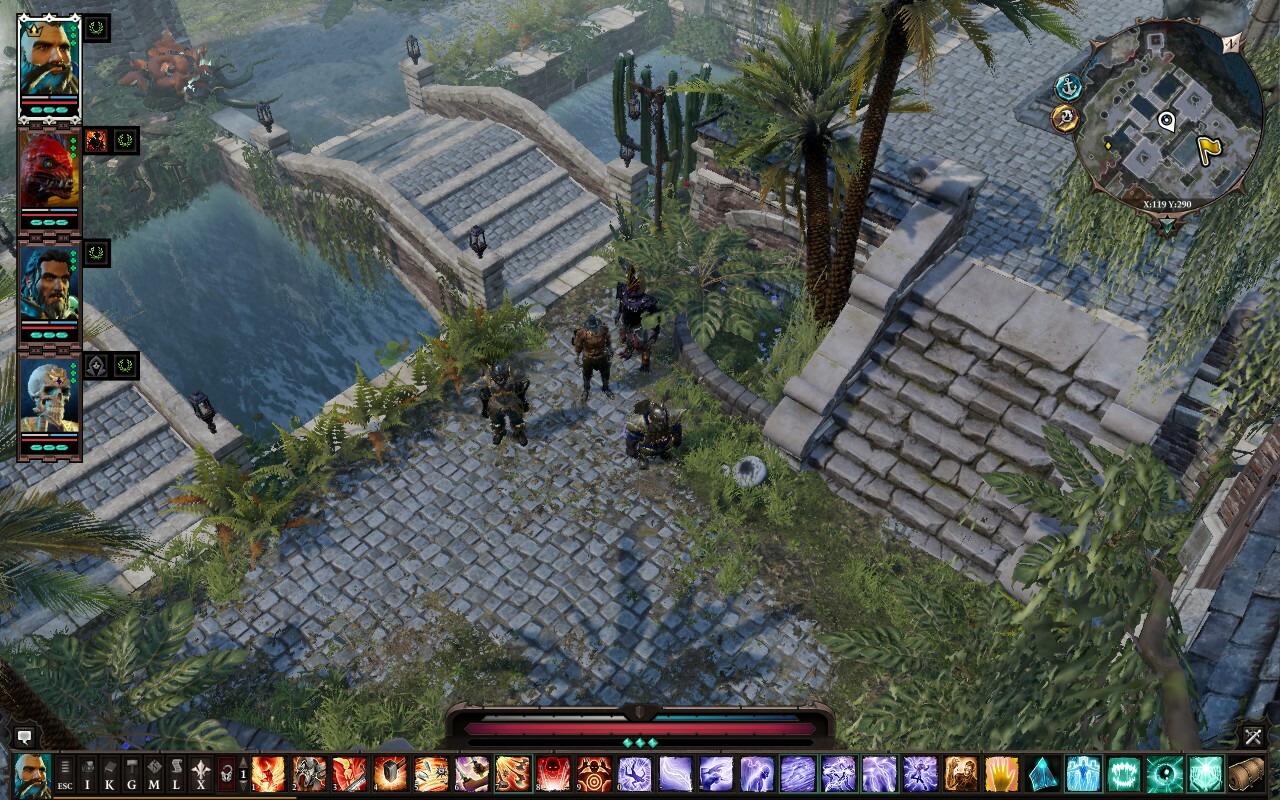Viewport: 1280px width, 800px height.
Task: Click the anchor waypoint button by minimap
Action: coord(1069,87)
